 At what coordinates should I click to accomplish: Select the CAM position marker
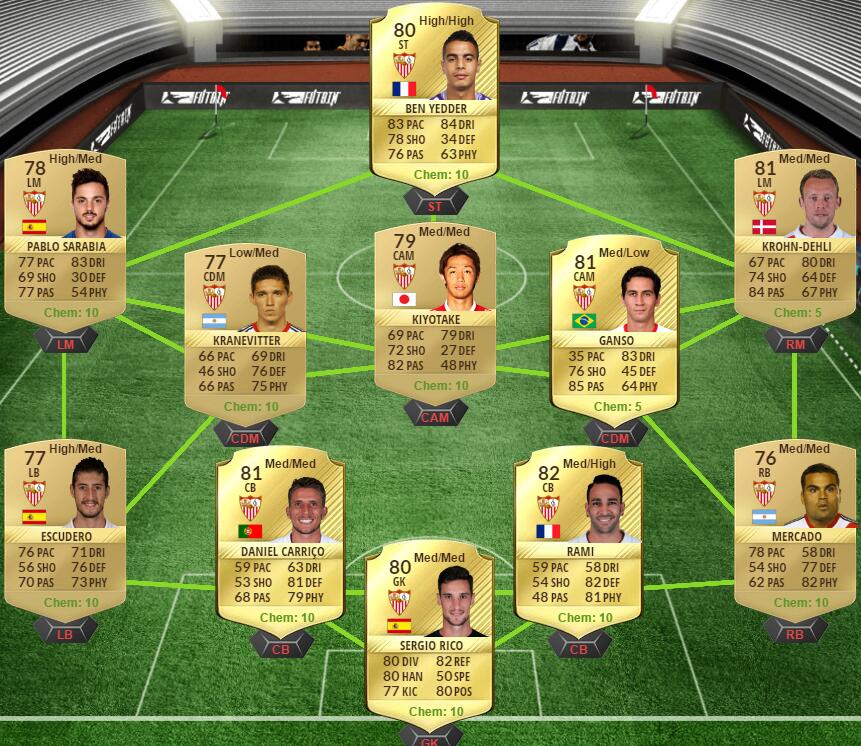coord(434,416)
